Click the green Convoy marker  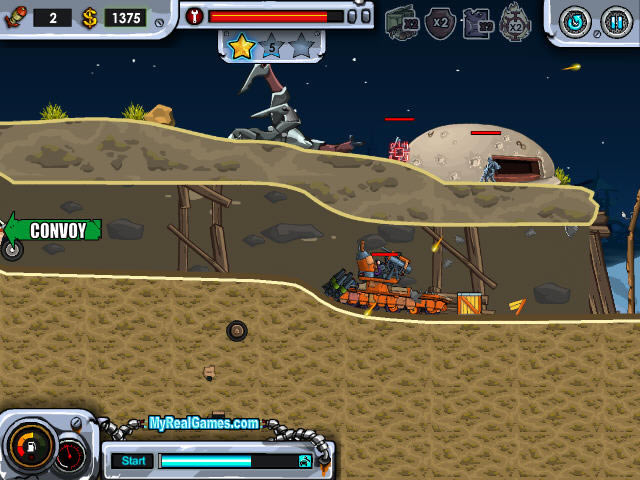click(x=56, y=230)
